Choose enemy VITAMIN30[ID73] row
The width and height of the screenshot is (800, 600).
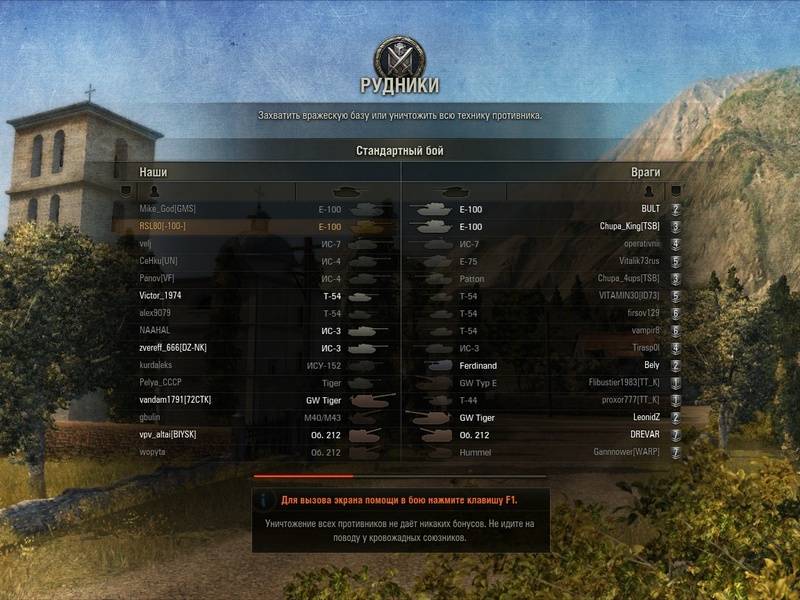[624, 296]
